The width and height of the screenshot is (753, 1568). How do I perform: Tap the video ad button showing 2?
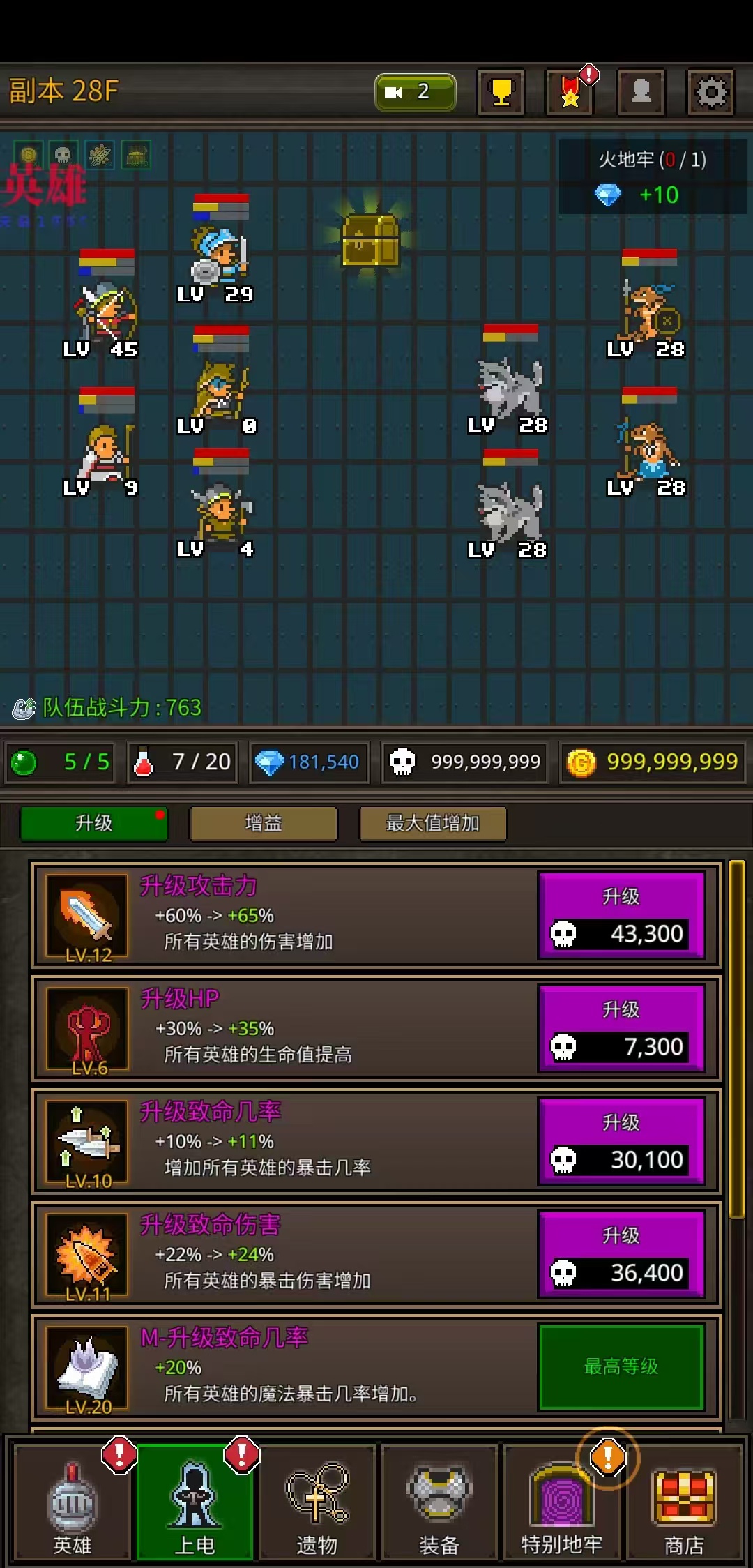pos(416,92)
